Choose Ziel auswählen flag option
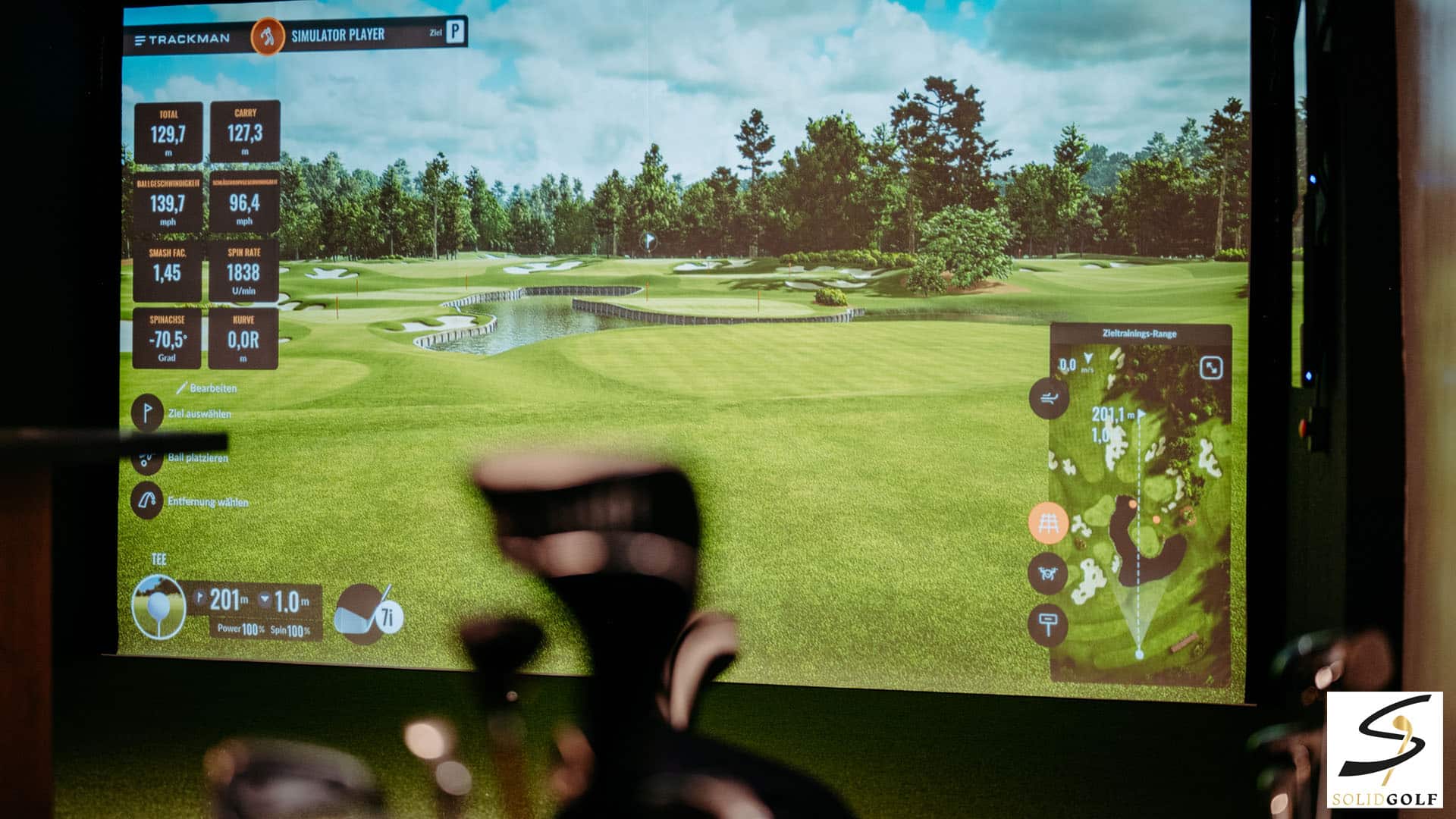 pos(147,413)
